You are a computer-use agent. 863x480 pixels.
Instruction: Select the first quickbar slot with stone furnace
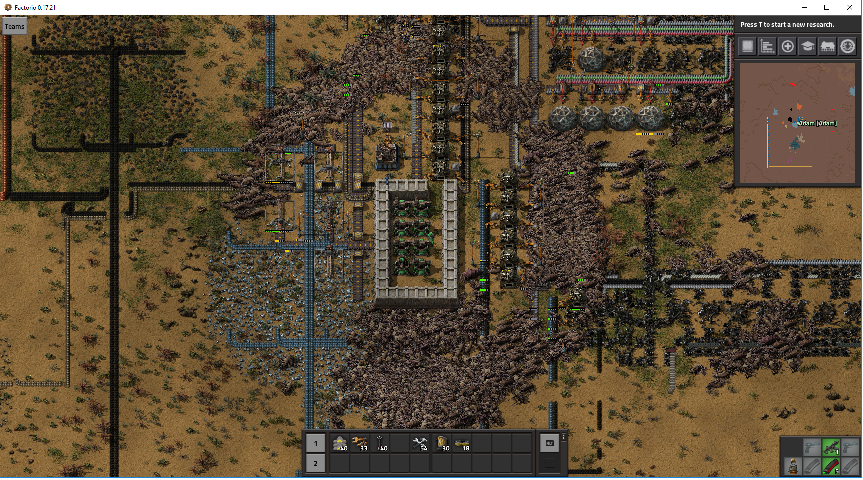click(x=340, y=443)
